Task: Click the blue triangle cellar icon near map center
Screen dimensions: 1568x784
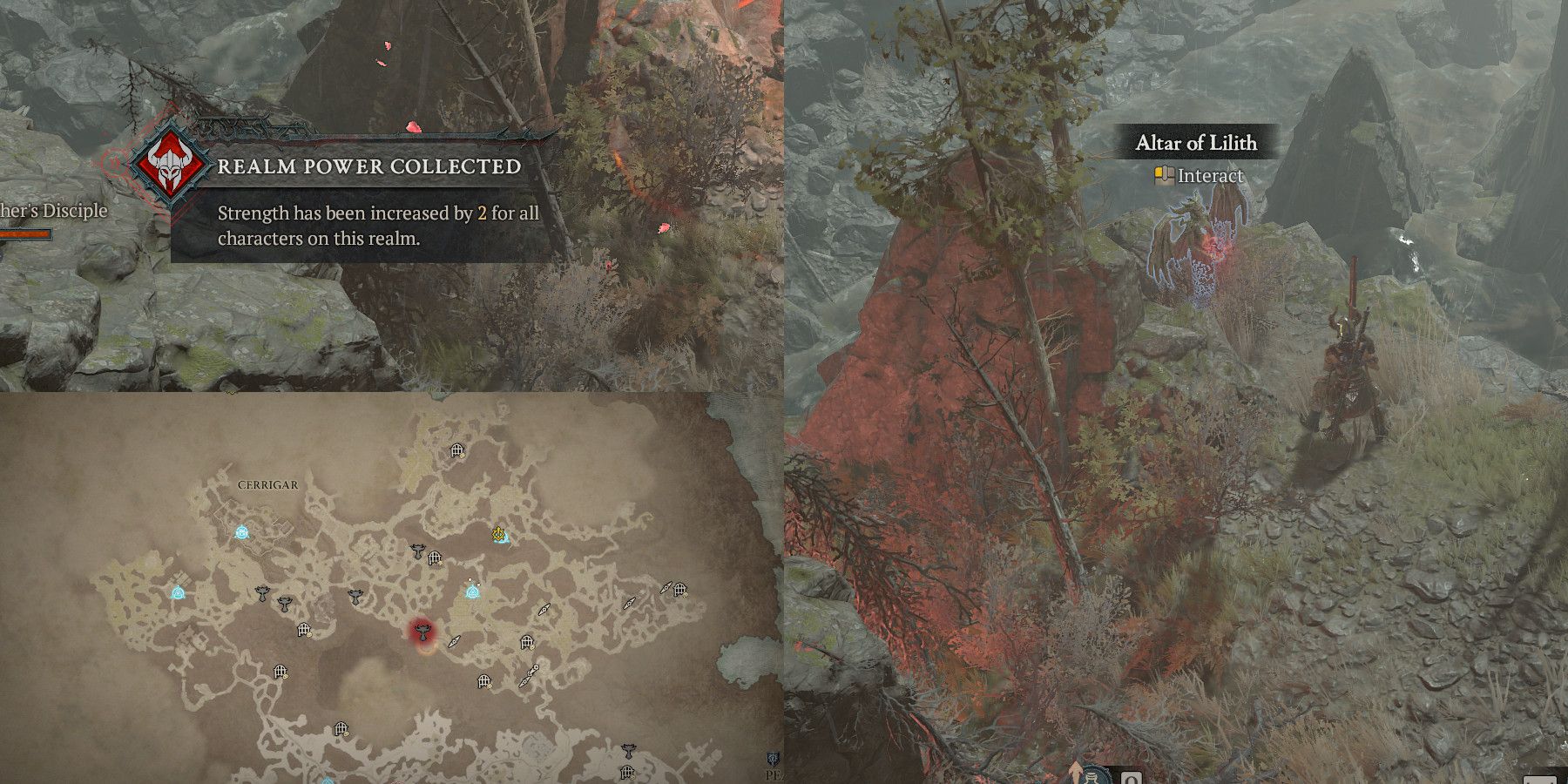Action: point(473,593)
